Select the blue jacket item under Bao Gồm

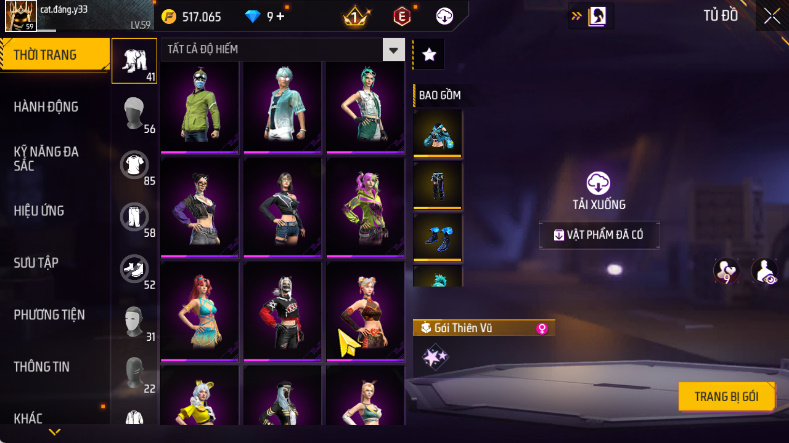tap(438, 133)
